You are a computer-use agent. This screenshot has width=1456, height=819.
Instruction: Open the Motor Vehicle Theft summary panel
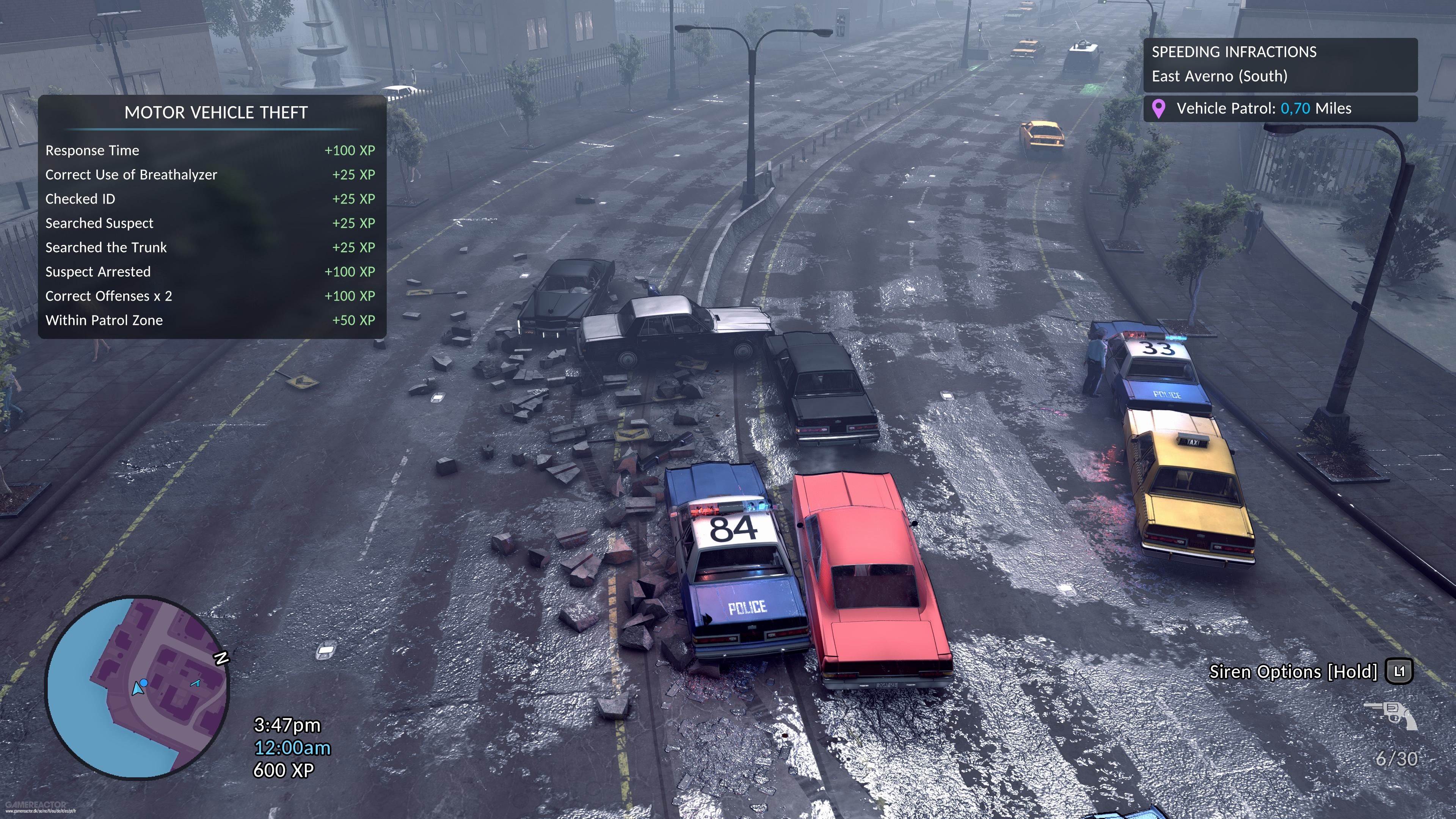[216, 113]
